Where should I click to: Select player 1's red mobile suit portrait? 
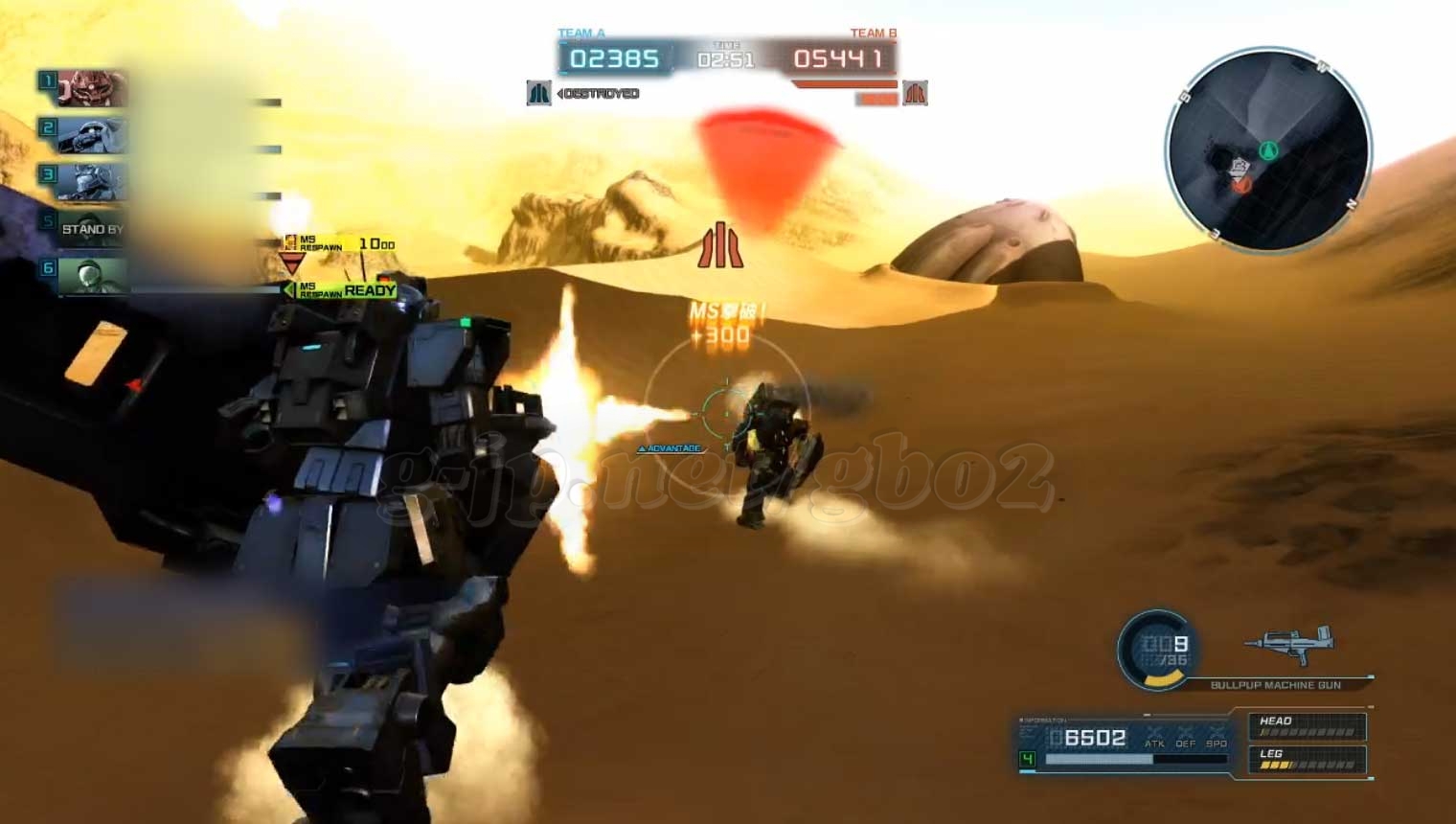(92, 88)
